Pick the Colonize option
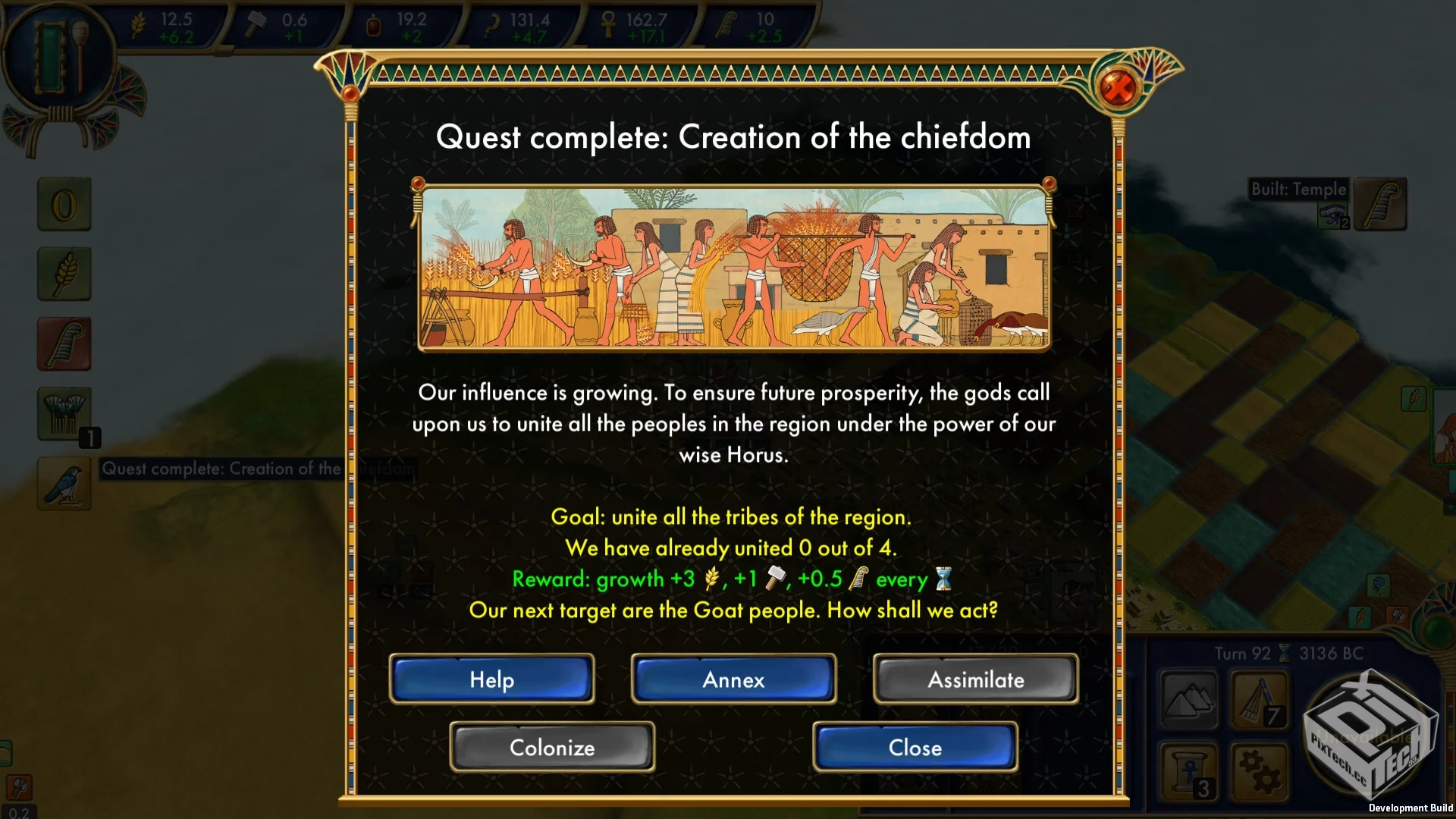The height and width of the screenshot is (819, 1456). [552, 747]
